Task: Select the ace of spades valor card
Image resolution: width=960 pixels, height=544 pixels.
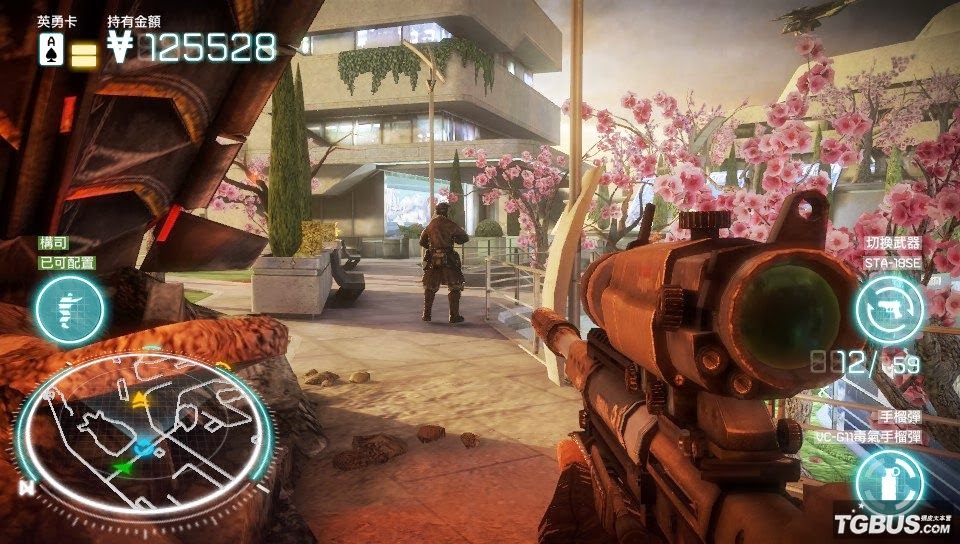Action: 51,48
